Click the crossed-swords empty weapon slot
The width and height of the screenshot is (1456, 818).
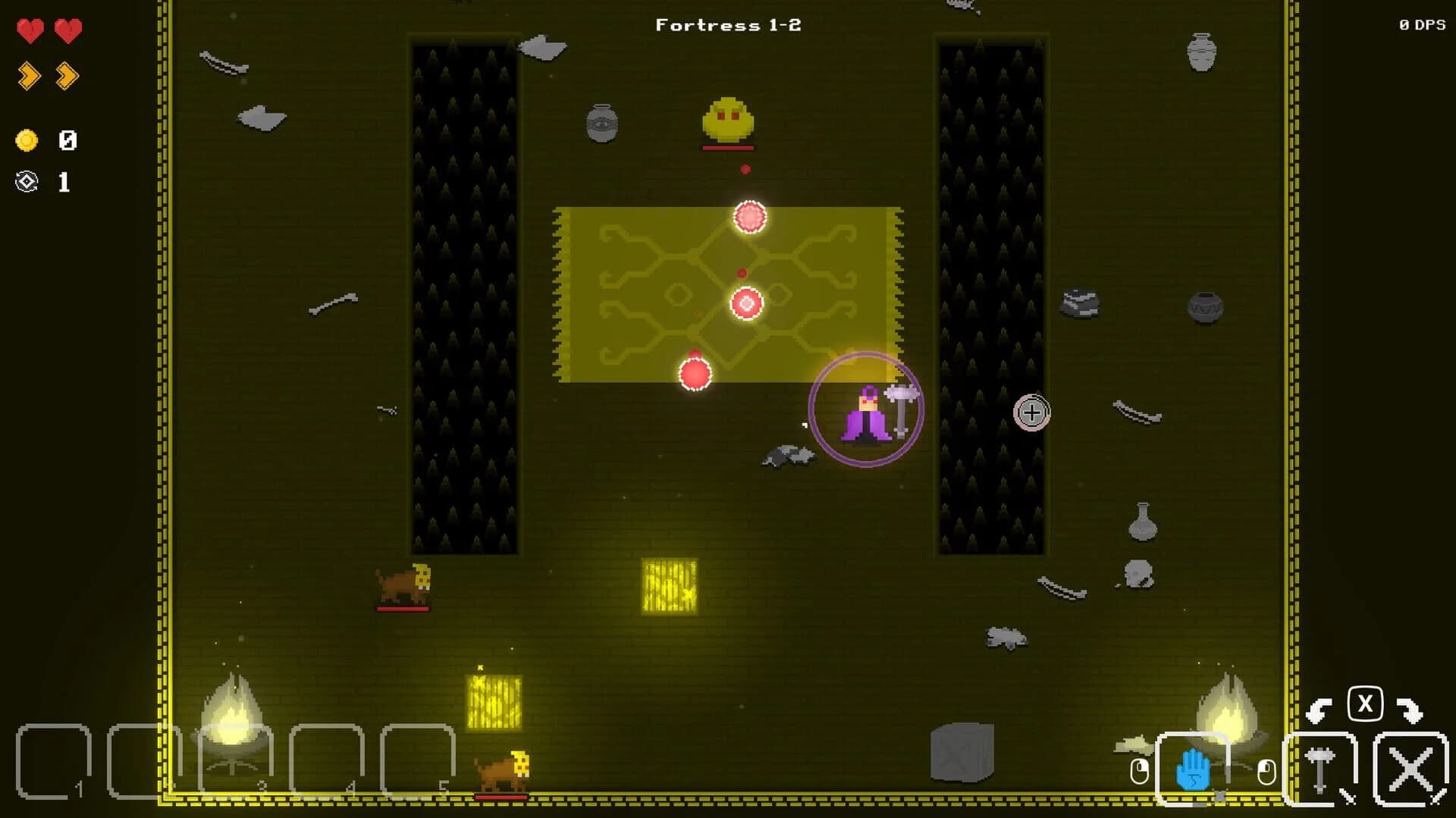click(x=1408, y=769)
